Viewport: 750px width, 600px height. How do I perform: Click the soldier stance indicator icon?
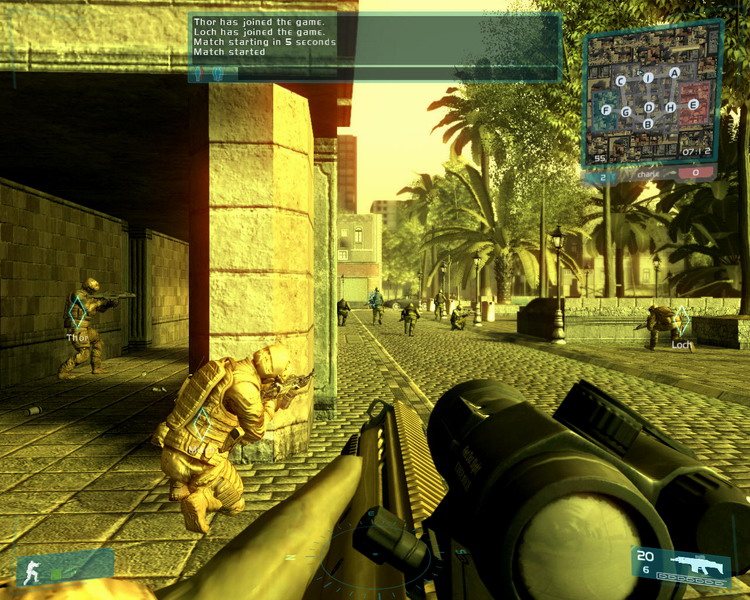coord(31,570)
